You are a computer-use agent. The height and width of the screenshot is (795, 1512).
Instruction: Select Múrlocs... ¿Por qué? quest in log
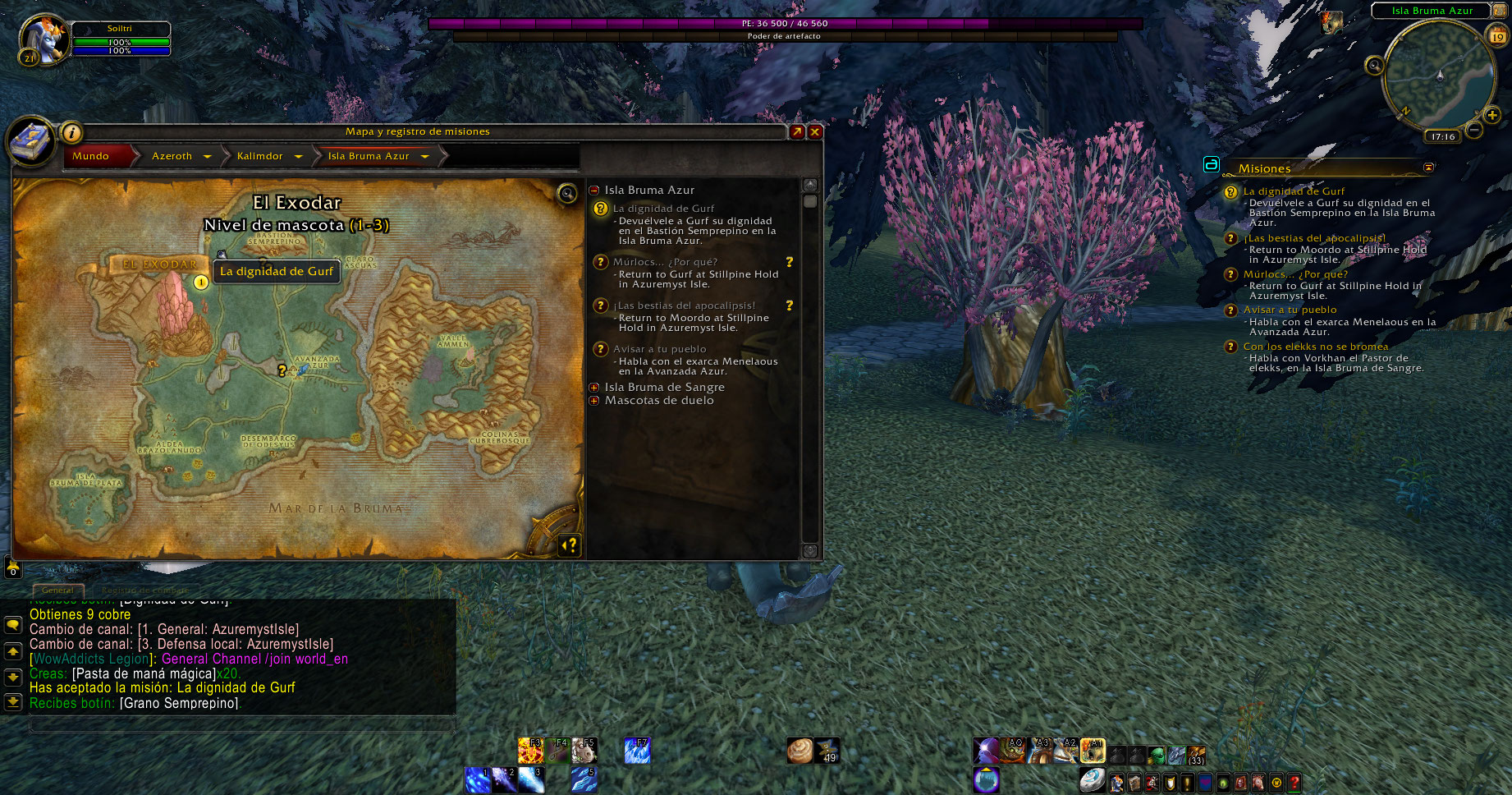[665, 262]
